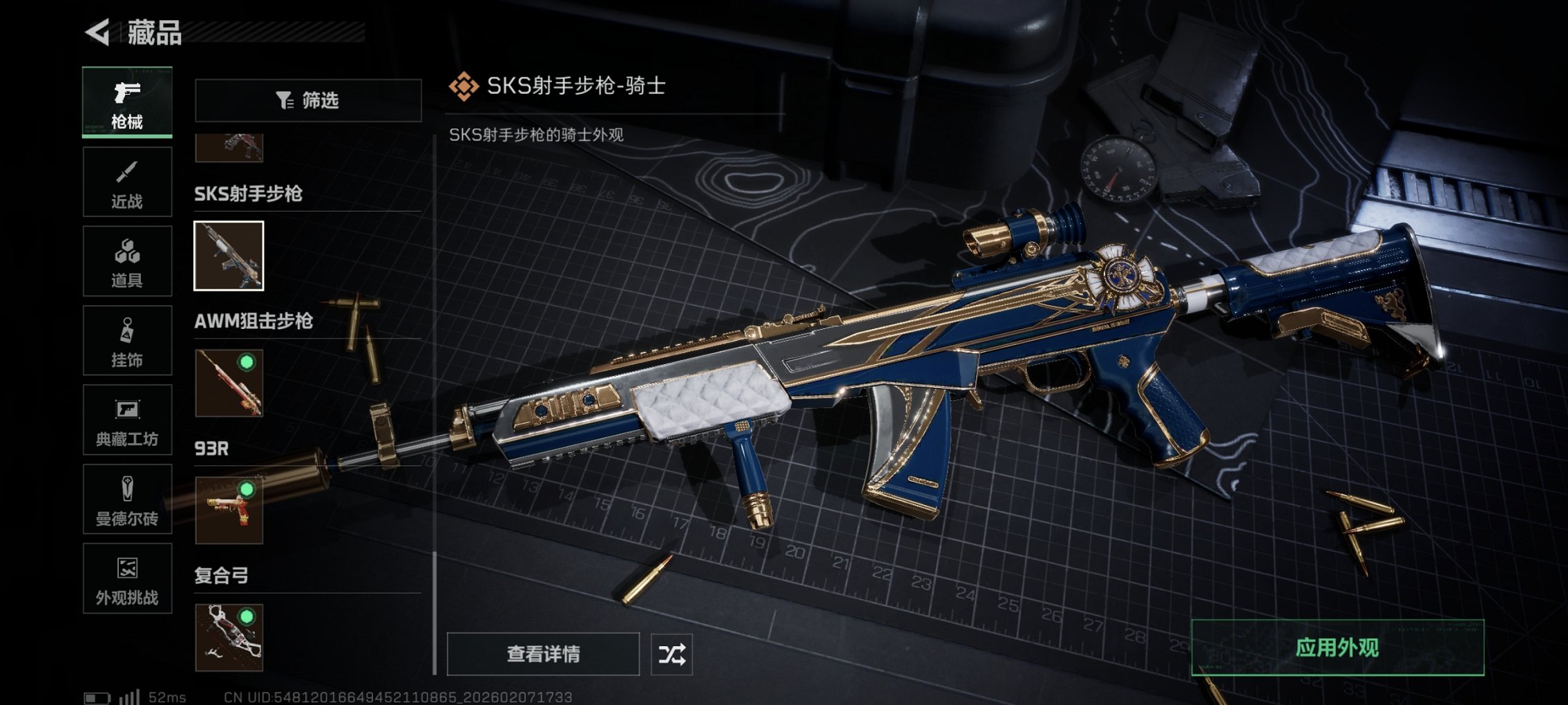Open the 曼德尔砖 section
This screenshot has height=705, width=1568.
[126, 500]
